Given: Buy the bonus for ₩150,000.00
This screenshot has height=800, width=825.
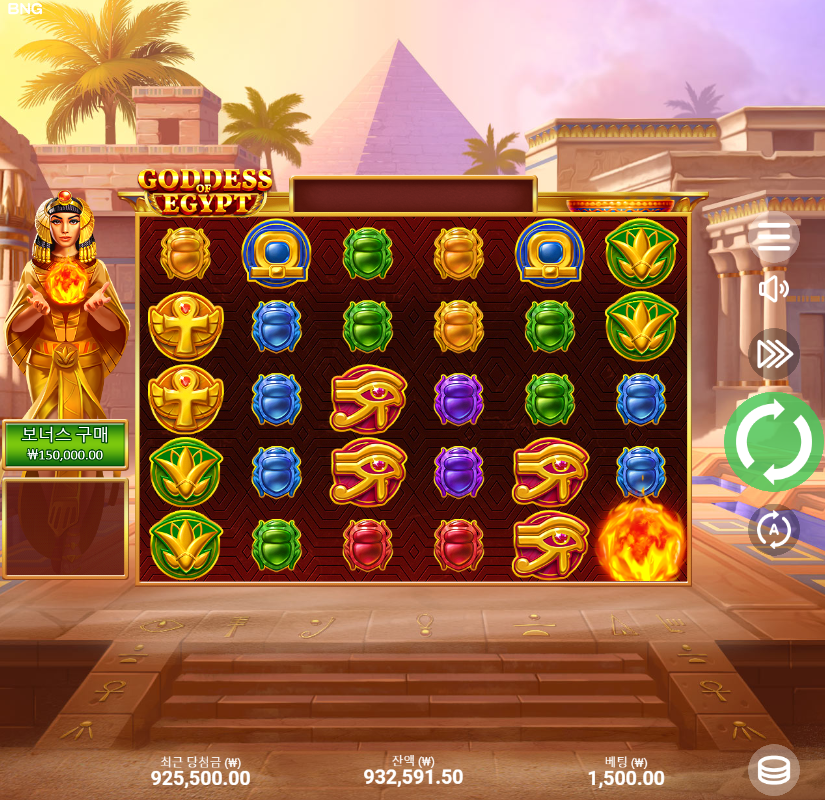Looking at the screenshot, I should tap(65, 444).
